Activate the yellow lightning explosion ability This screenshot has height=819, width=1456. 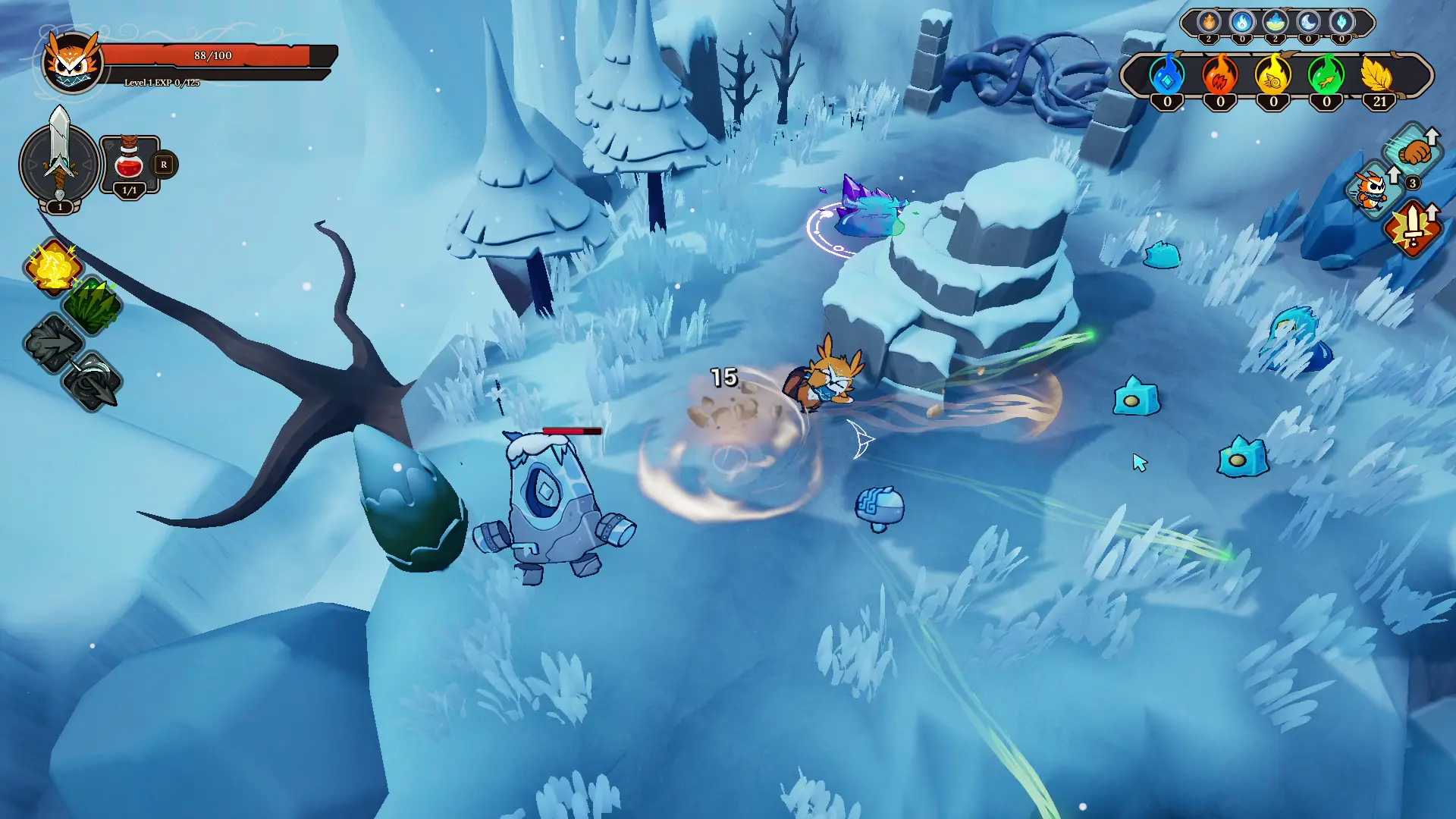tap(53, 267)
